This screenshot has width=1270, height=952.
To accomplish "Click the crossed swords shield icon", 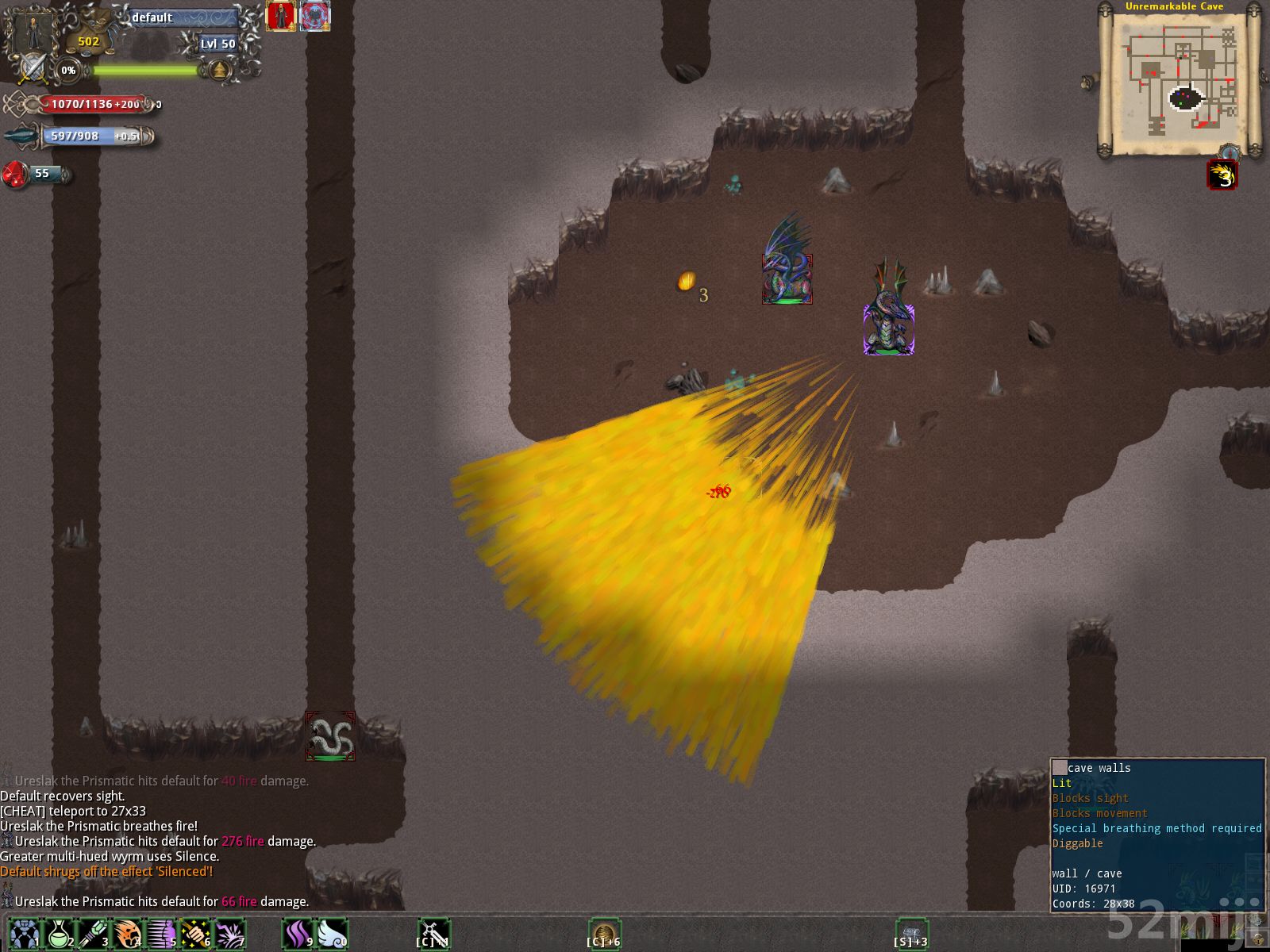I will pos(32,70).
